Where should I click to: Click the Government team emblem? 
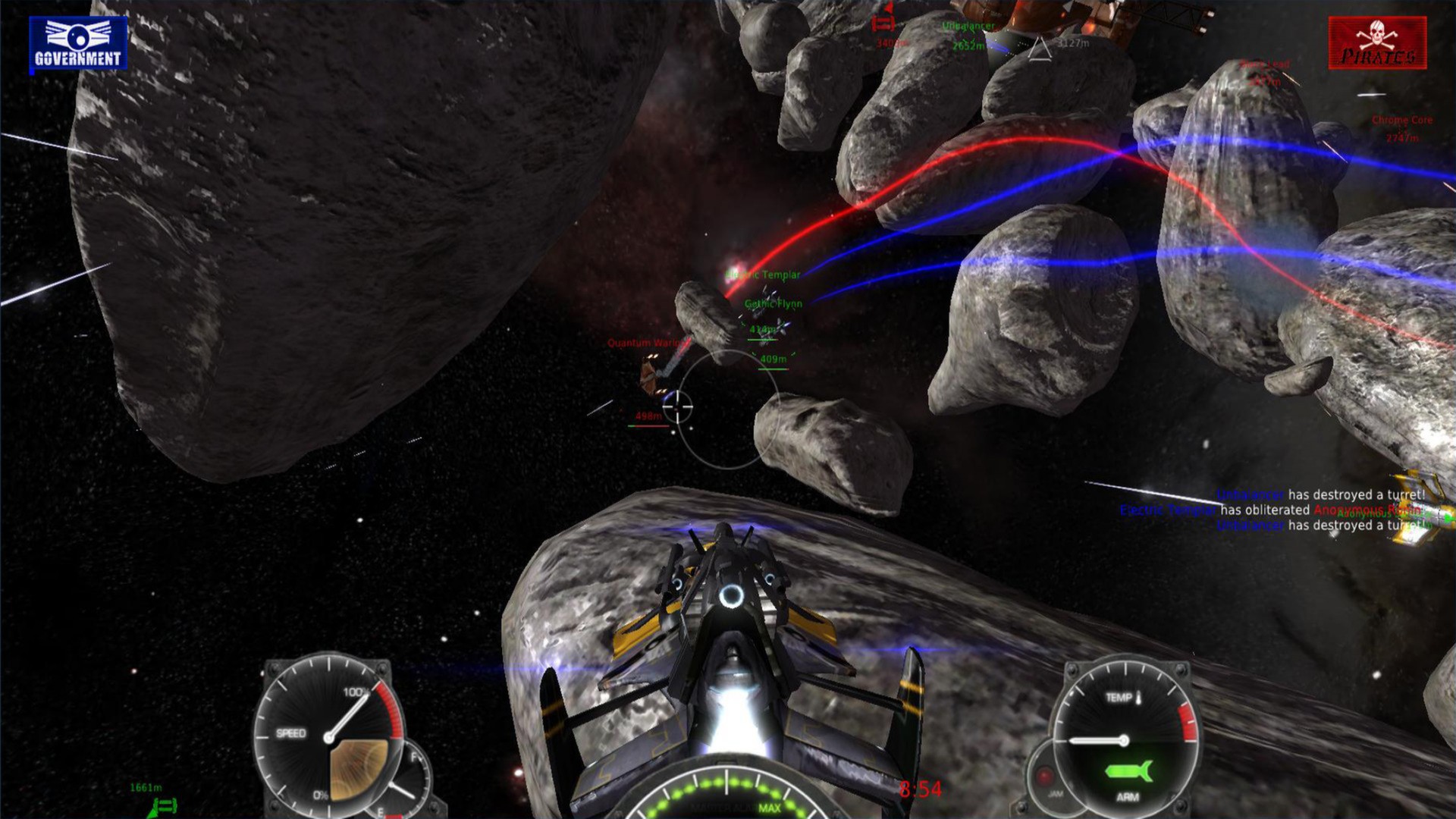pos(78,44)
